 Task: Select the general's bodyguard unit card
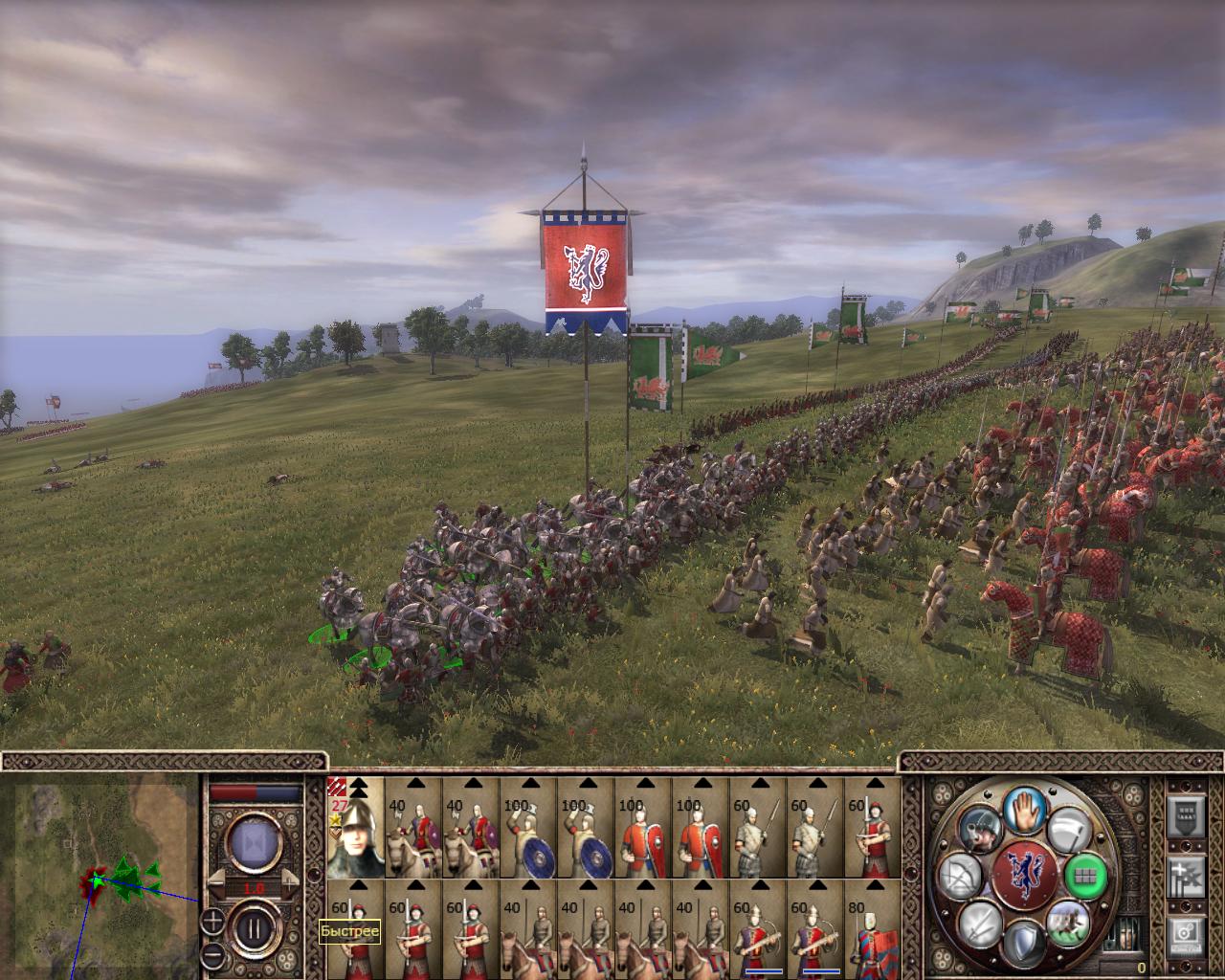355,828
